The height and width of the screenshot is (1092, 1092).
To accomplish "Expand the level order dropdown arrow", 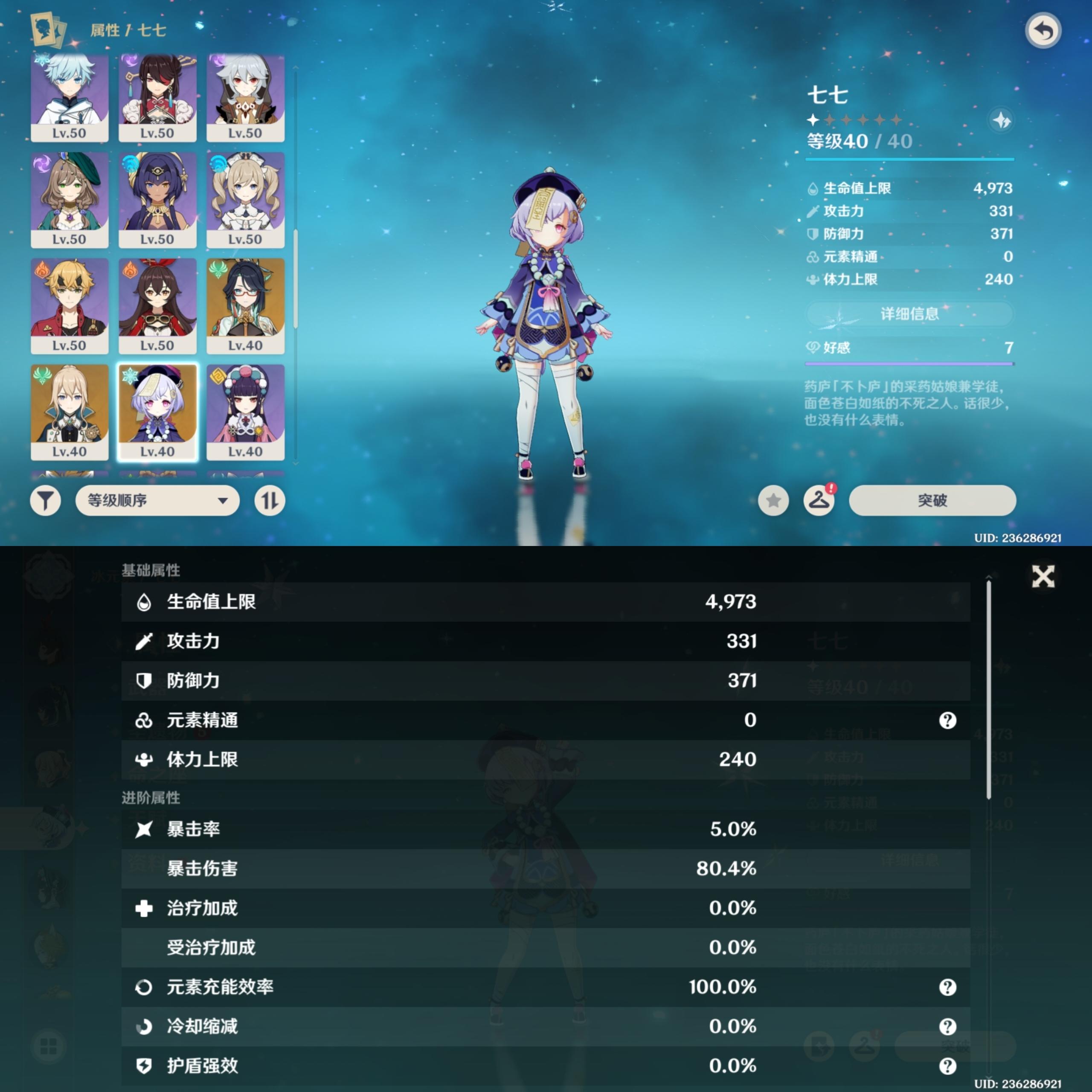I will coord(224,501).
